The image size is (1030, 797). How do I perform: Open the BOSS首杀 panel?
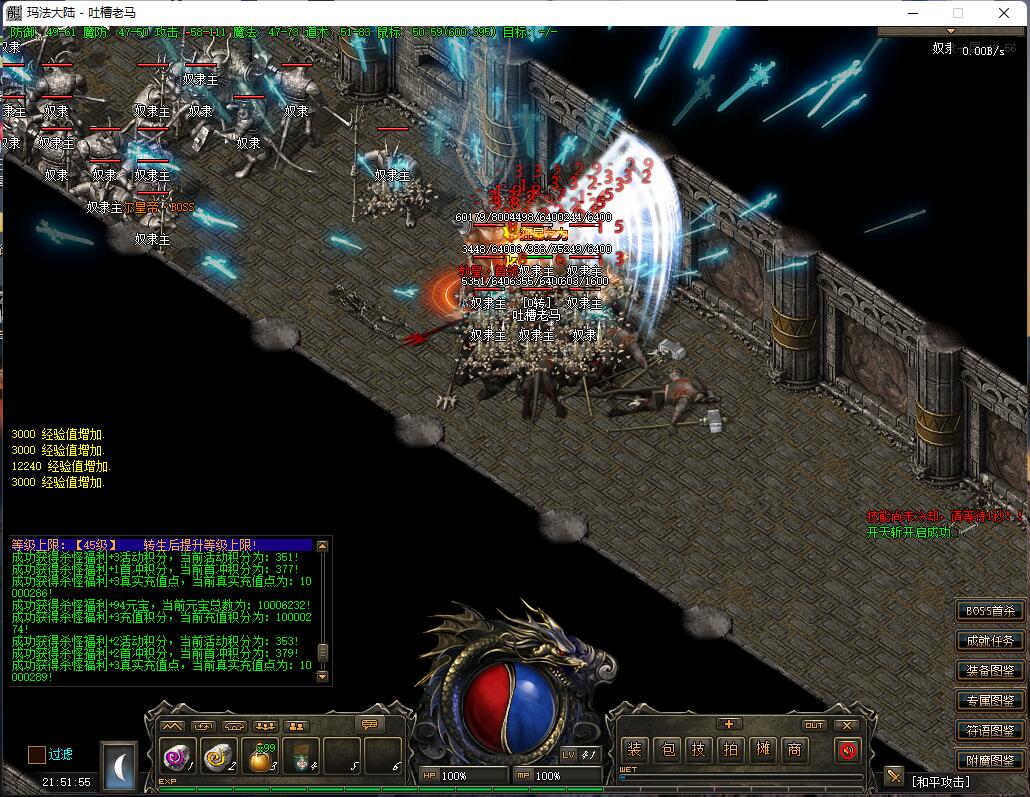pyautogui.click(x=990, y=611)
